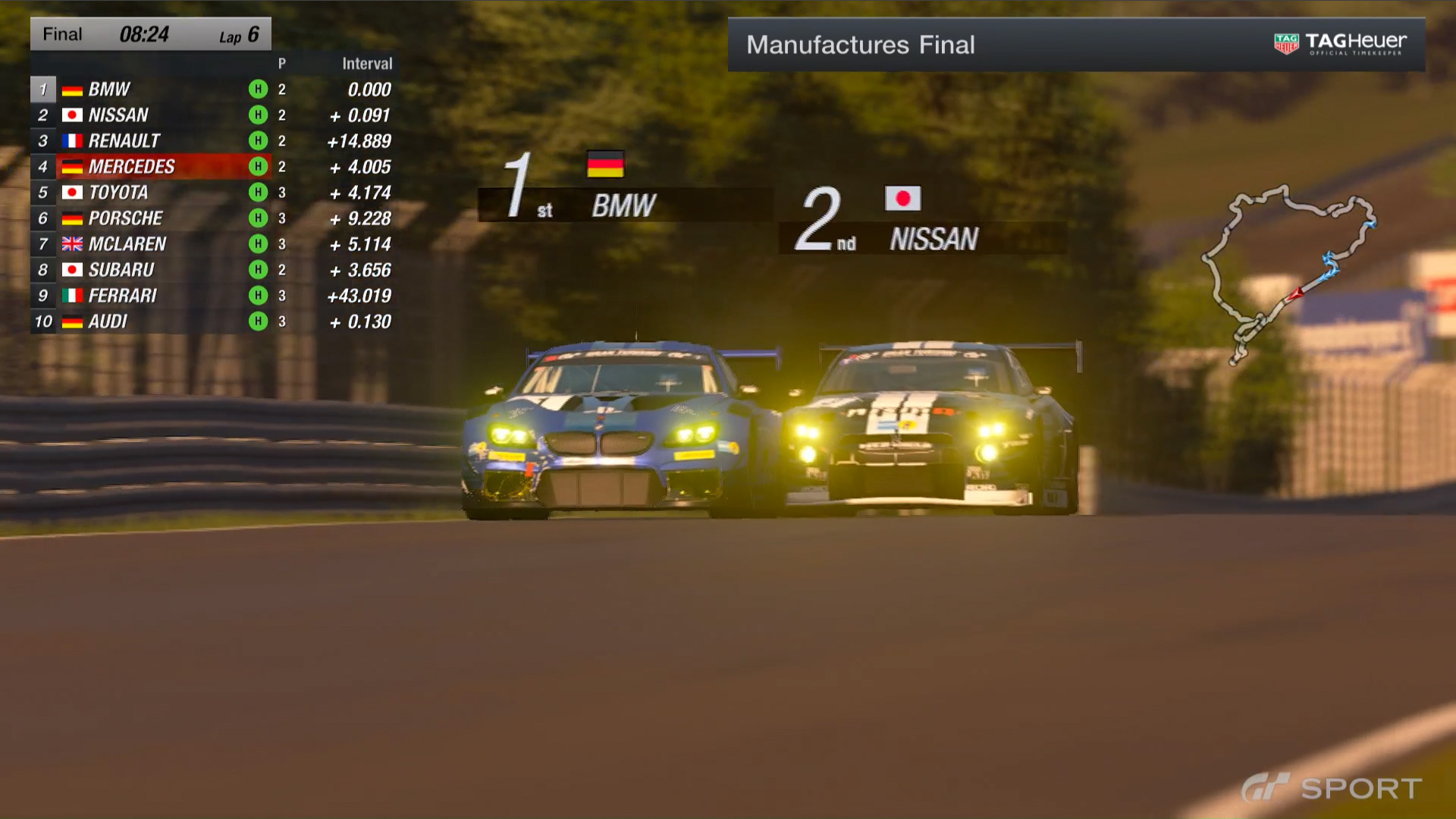Screen dimensions: 1456x819
Task: Click the Renault standings row
Action: (152, 141)
